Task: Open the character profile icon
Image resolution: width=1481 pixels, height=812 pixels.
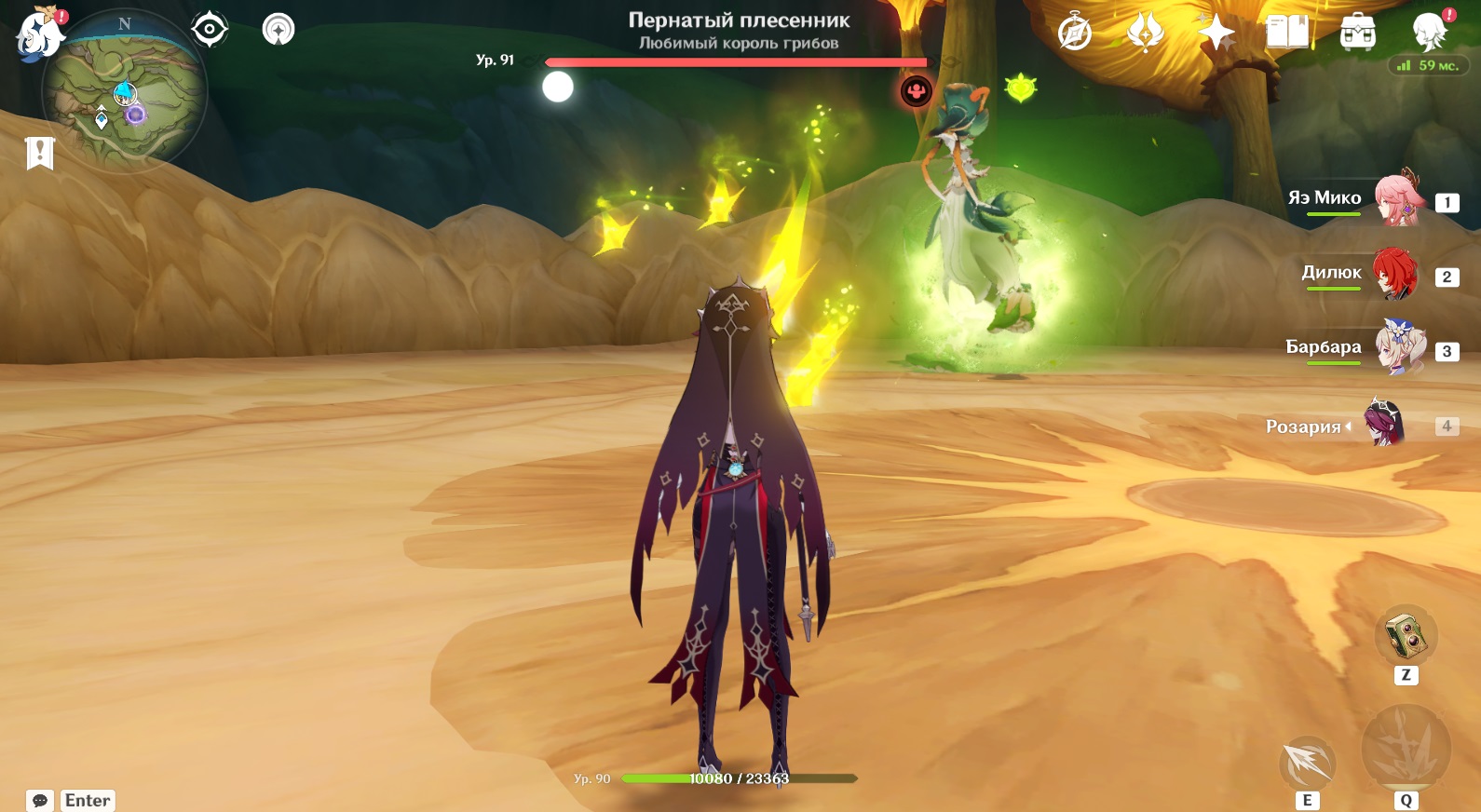Action: 1429,33
